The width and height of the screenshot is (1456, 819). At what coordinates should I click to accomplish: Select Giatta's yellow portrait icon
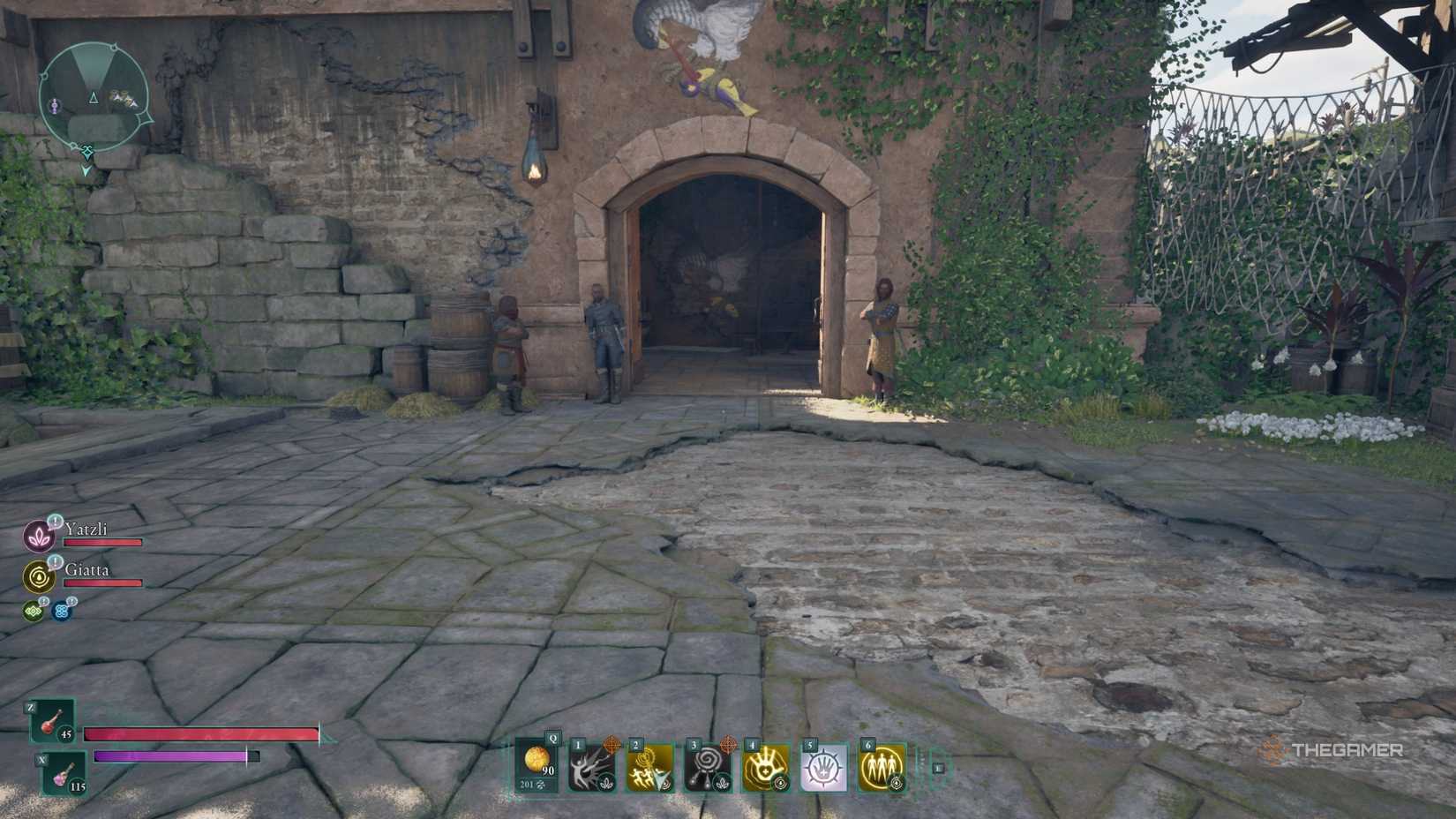coord(40,576)
